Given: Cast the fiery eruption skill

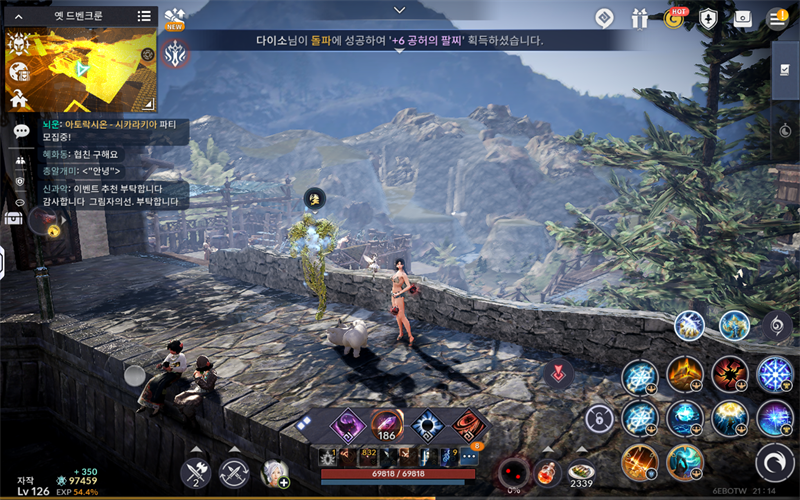Looking at the screenshot, I should click(684, 374).
